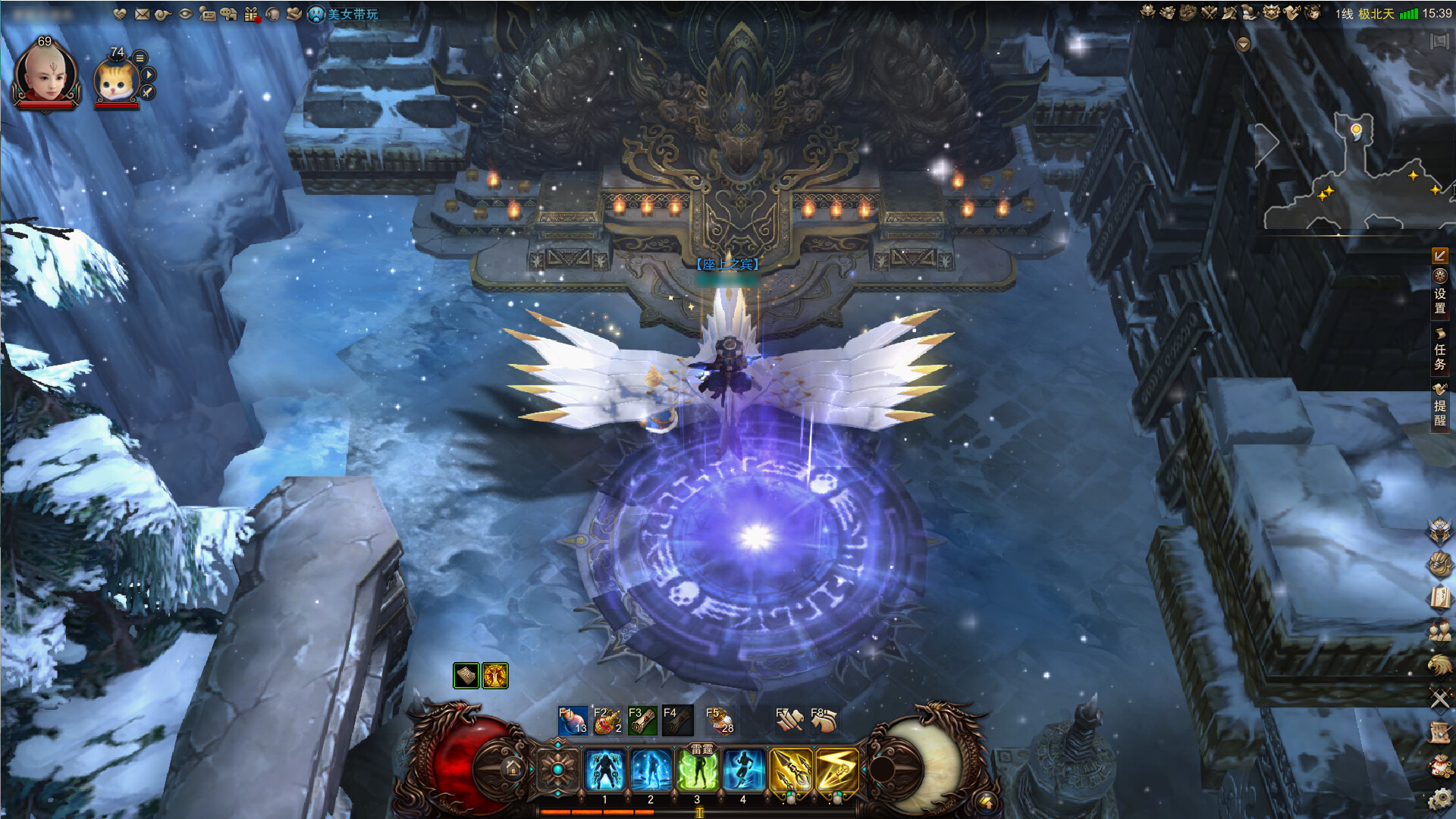The image size is (1456, 819).
Task: Collapse the top bar with the round arrow button
Action: tap(1243, 45)
